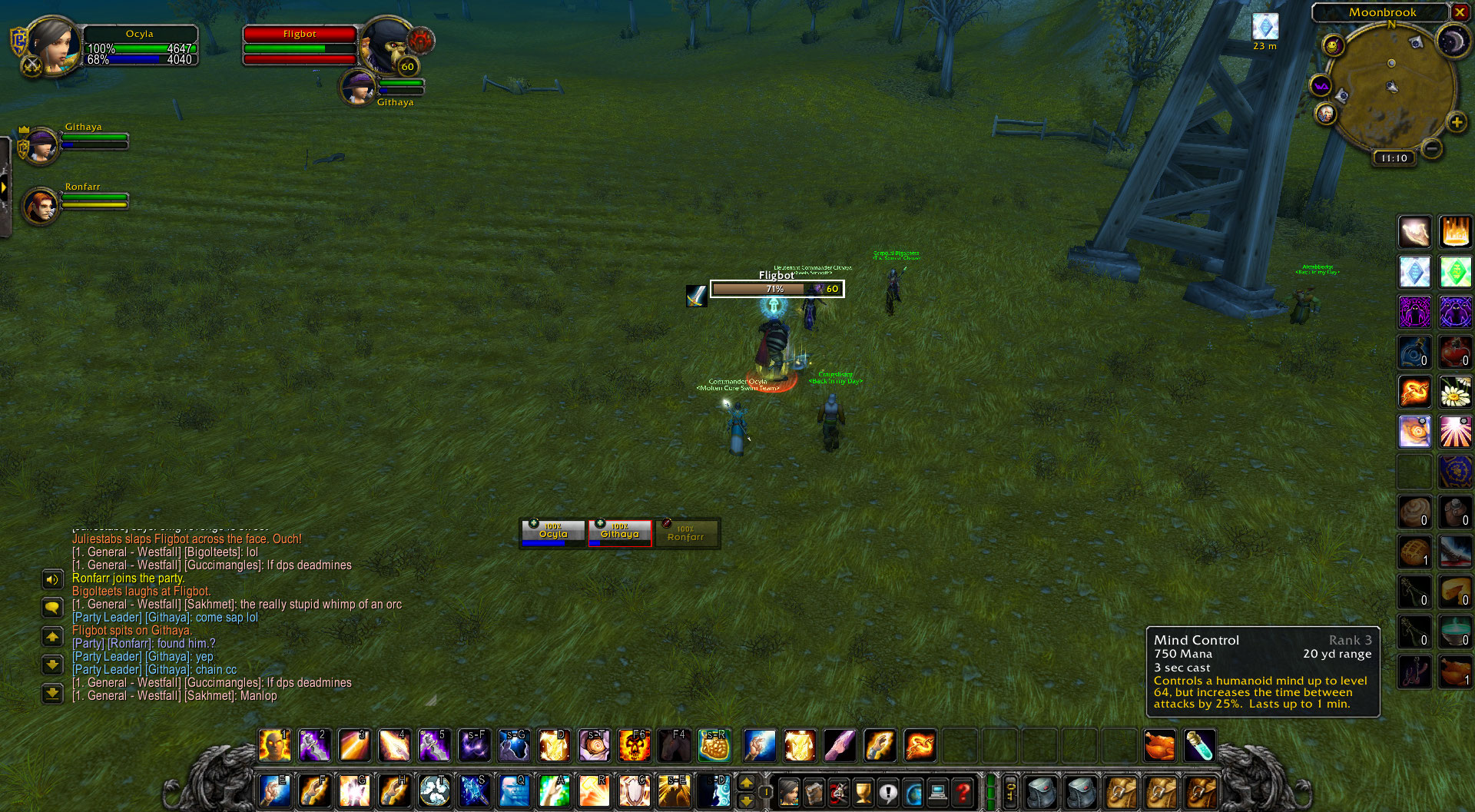Image resolution: width=1475 pixels, height=812 pixels.
Task: Jump chat to bottom with lowest arrow
Action: pyautogui.click(x=52, y=693)
